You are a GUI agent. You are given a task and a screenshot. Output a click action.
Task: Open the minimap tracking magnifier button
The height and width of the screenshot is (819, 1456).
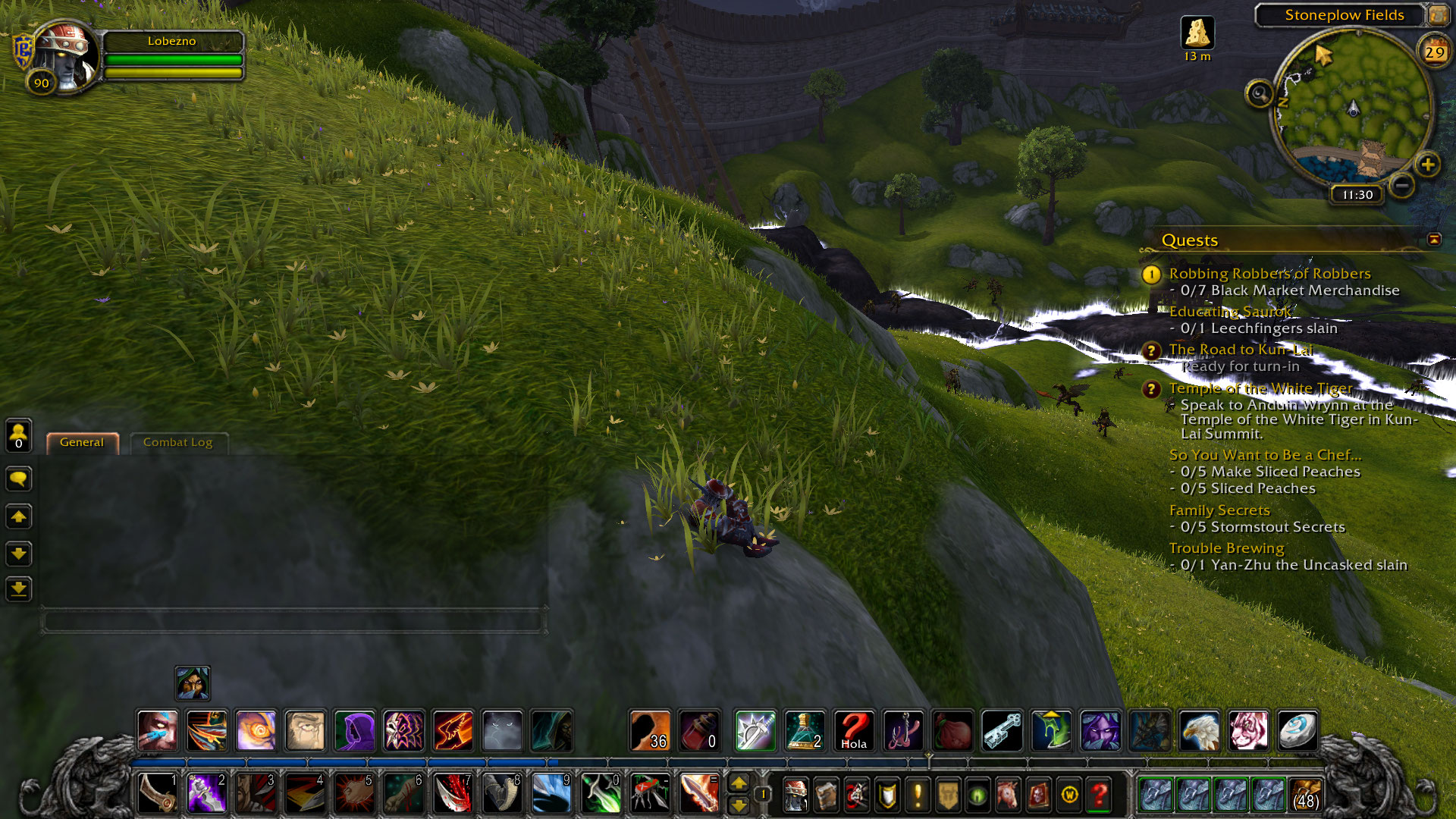point(1259,94)
